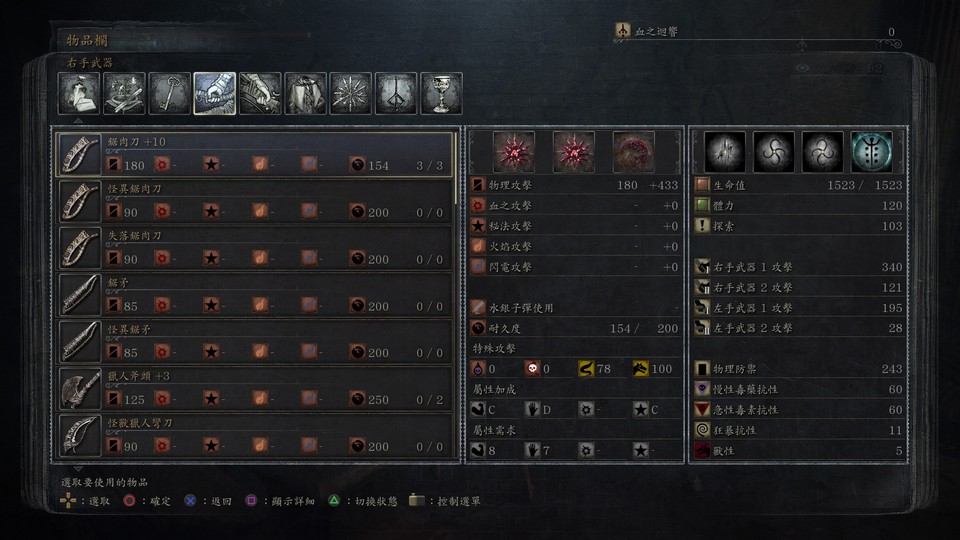Image resolution: width=960 pixels, height=540 pixels.
Task: Choose the 怪異鋸肉刀 weapon entry
Action: [255, 201]
